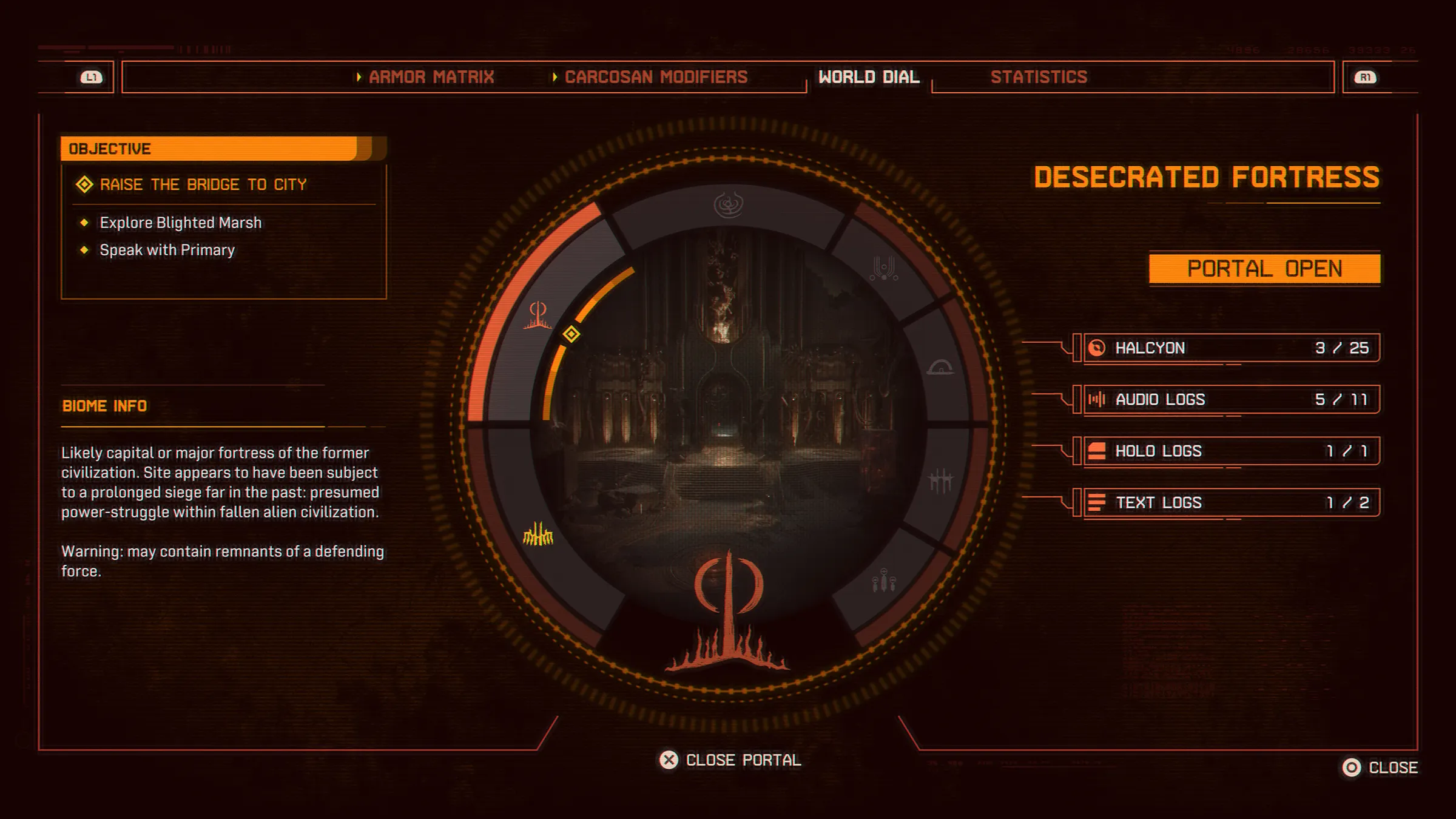Pick the dome biome icon on the dial
The height and width of the screenshot is (819, 1456).
940,367
